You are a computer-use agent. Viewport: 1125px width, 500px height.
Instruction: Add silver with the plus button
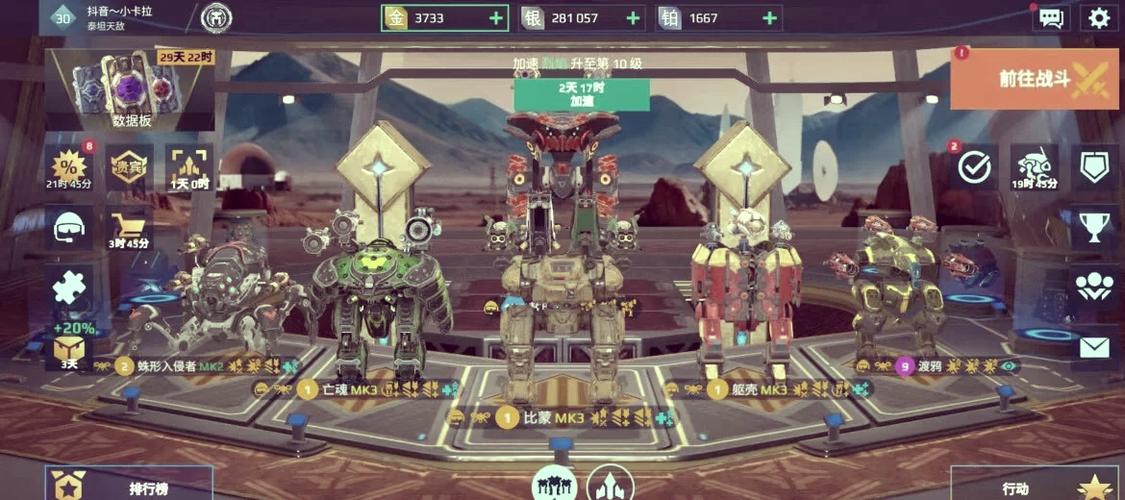[633, 18]
